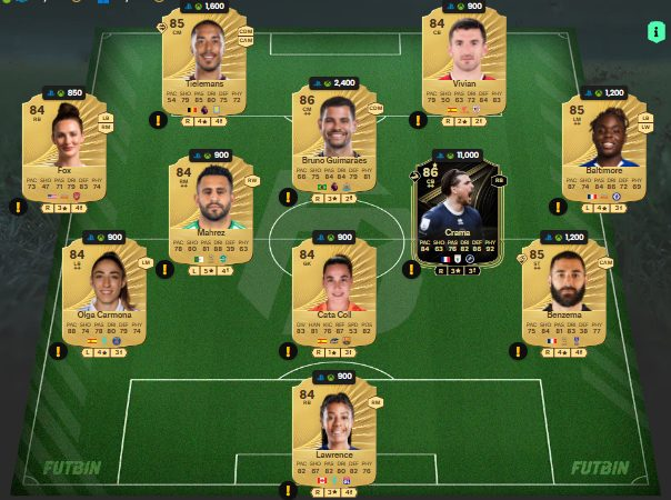Click the 2,400 price above Bruno Guimaraes
Image resolution: width=671 pixels, height=500 pixels.
pyautogui.click(x=335, y=83)
